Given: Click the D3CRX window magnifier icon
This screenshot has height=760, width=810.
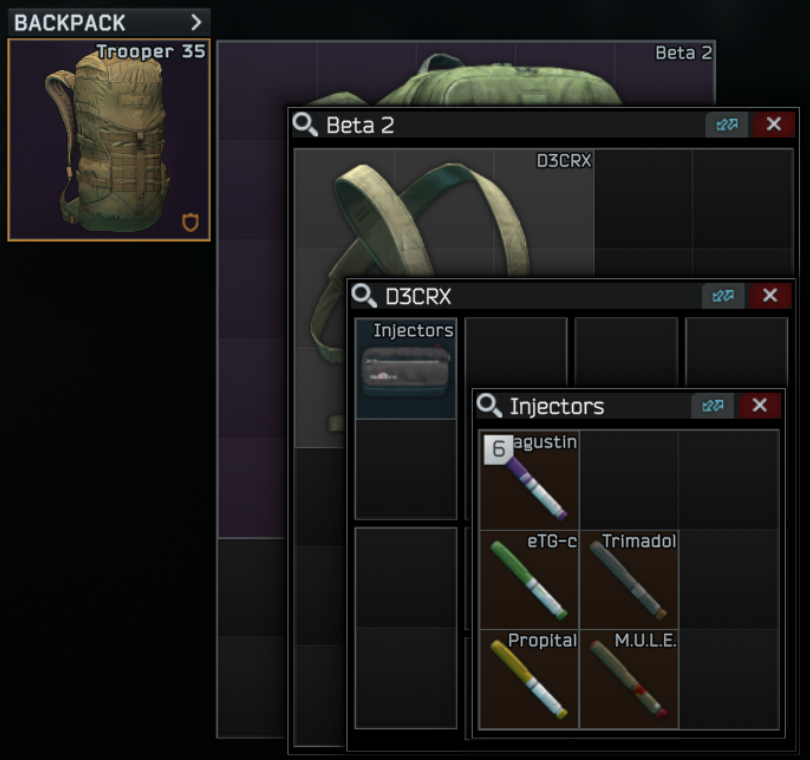Looking at the screenshot, I should click(x=364, y=296).
